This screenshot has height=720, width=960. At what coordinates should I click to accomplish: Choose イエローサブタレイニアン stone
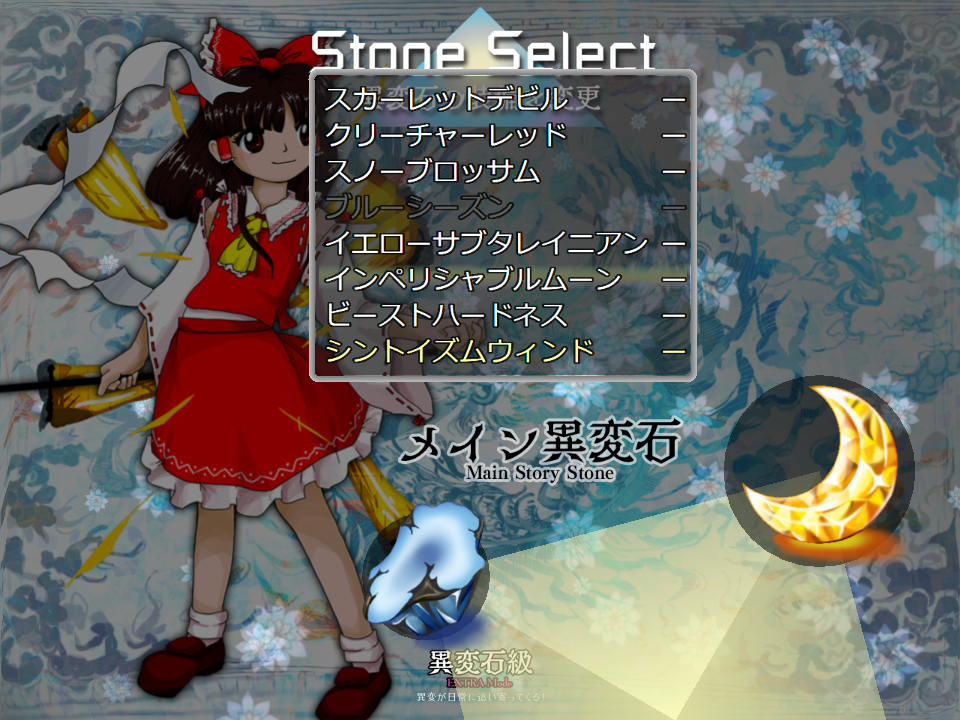487,243
